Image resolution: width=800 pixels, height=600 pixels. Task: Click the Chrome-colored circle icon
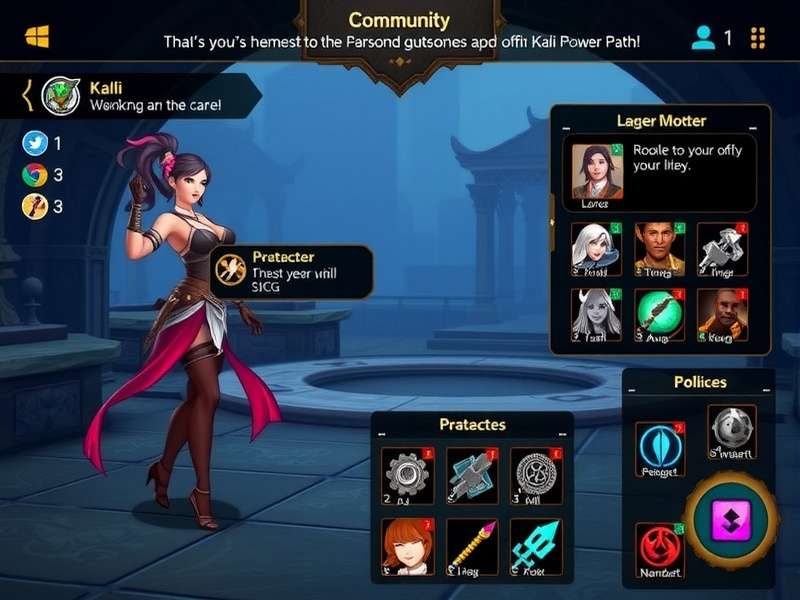[34, 175]
